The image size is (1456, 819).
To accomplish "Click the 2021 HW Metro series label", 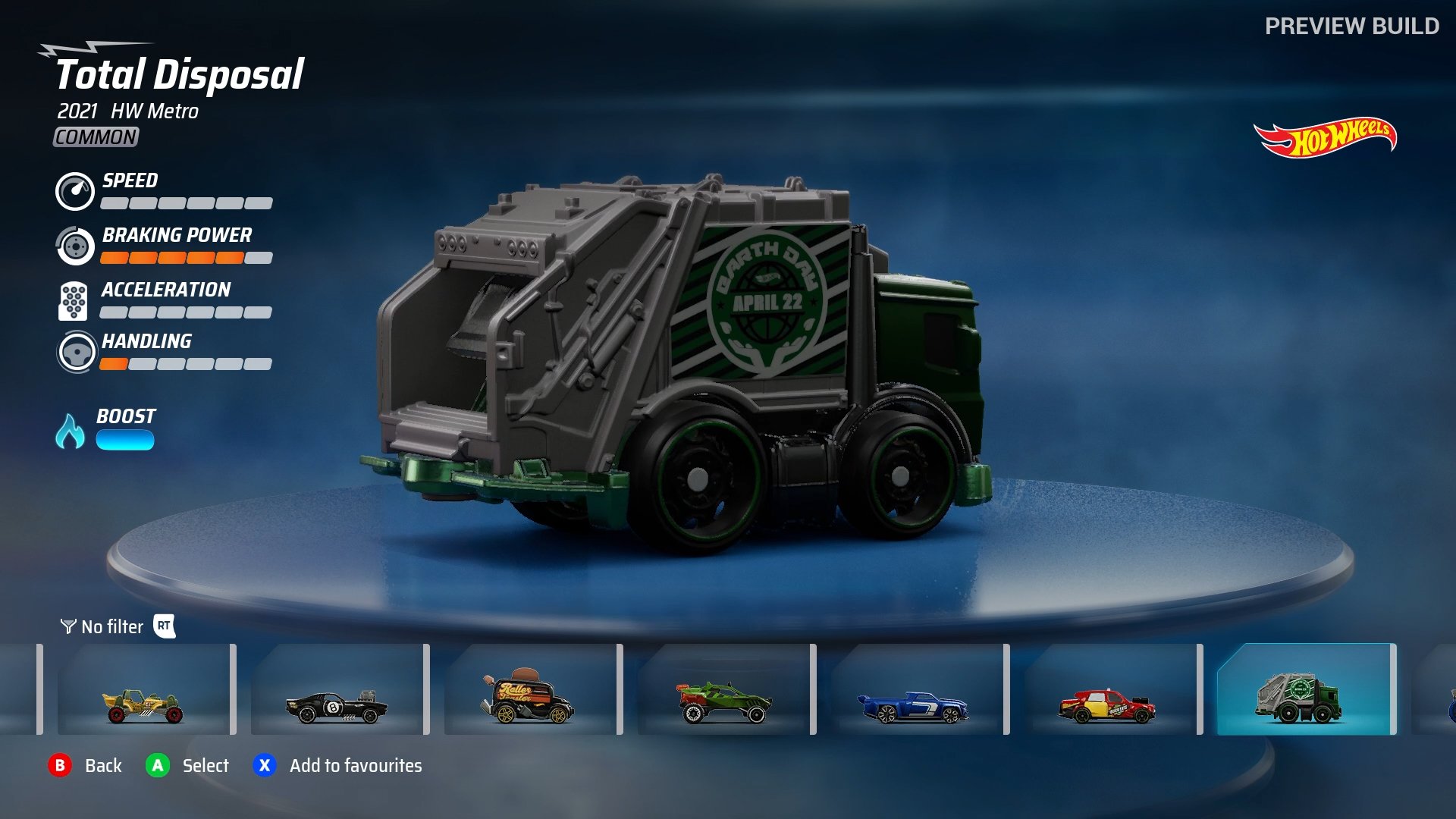I will [x=126, y=111].
